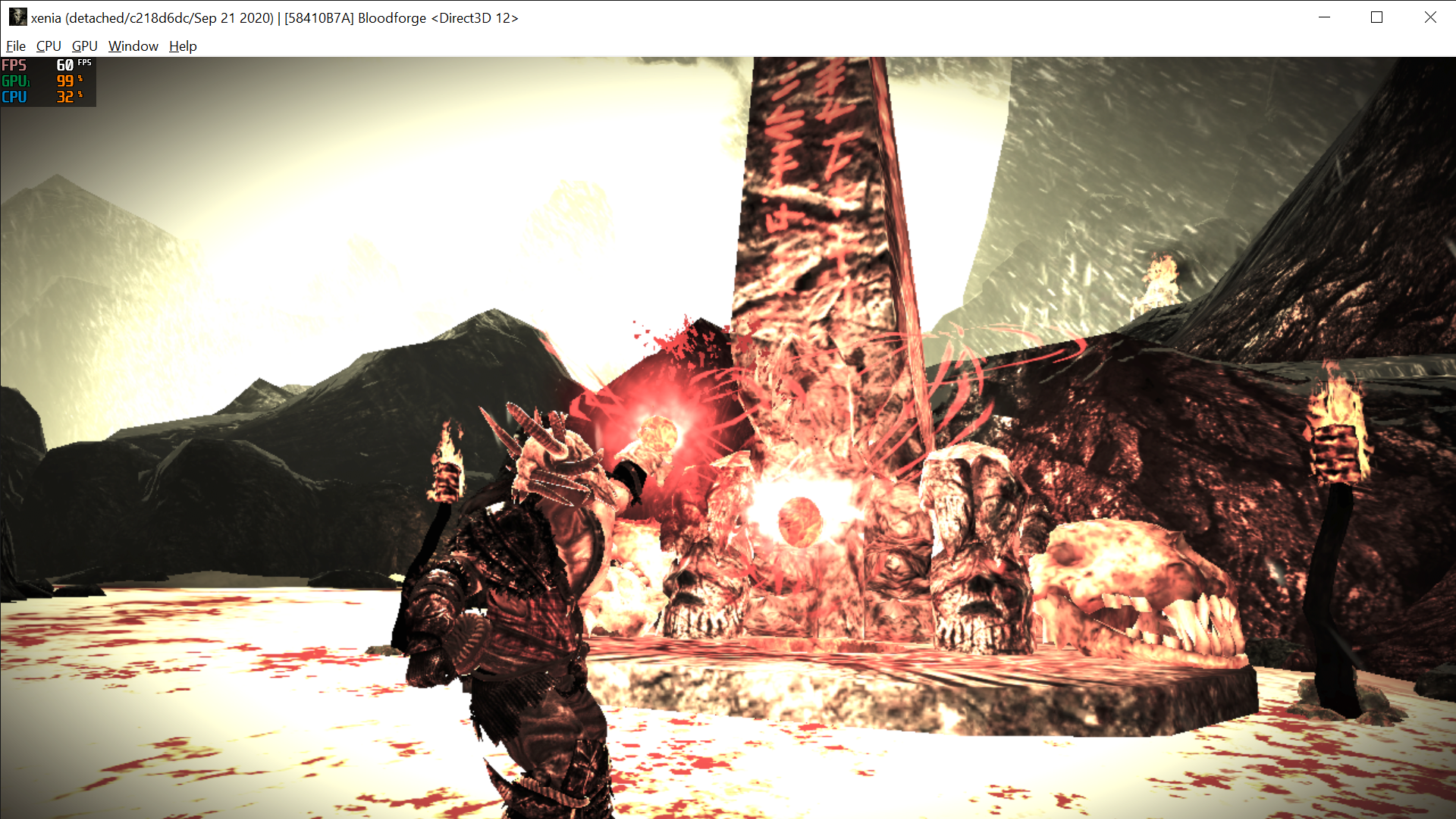Screen dimensions: 1456x819
Task: Maximize the xenia emulator window
Action: 1377,17
